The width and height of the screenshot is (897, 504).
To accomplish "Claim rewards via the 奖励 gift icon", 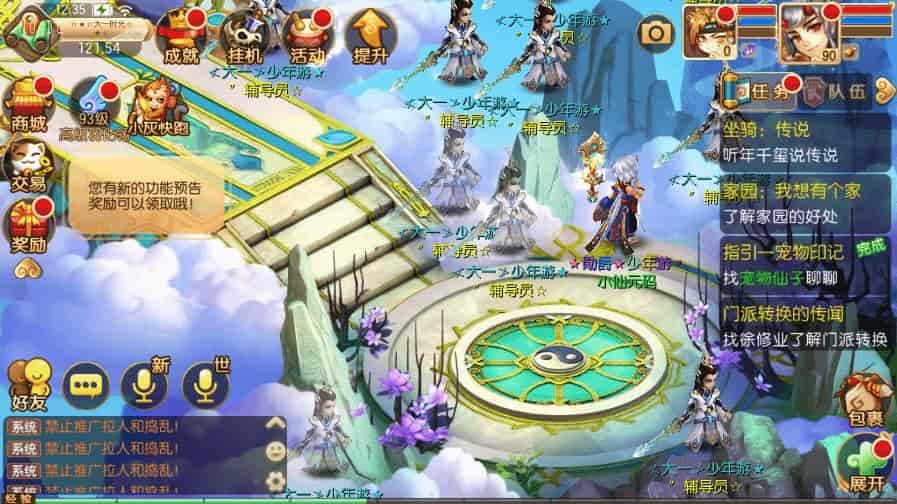I will tap(28, 225).
